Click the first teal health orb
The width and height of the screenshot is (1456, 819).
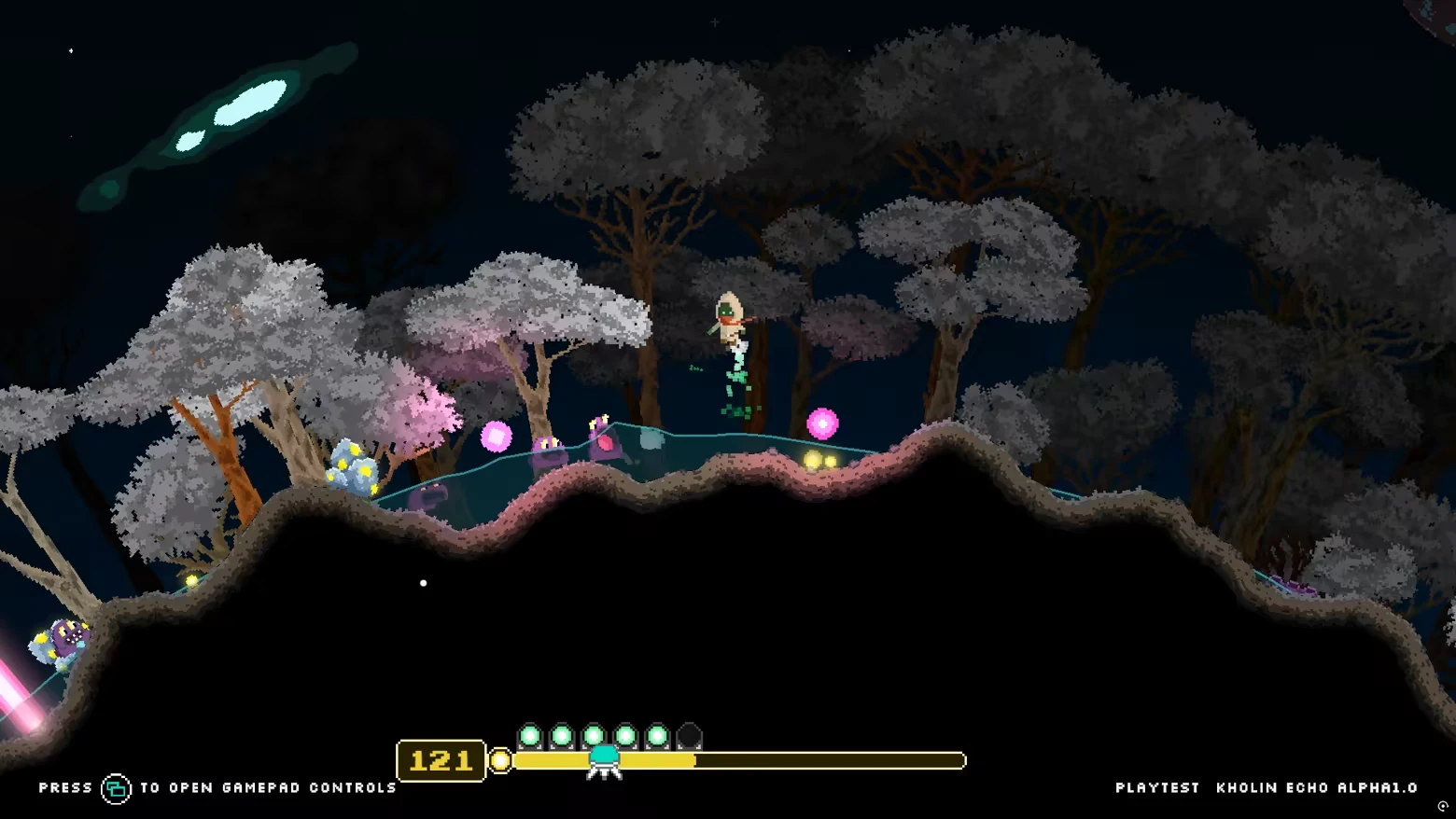[531, 734]
